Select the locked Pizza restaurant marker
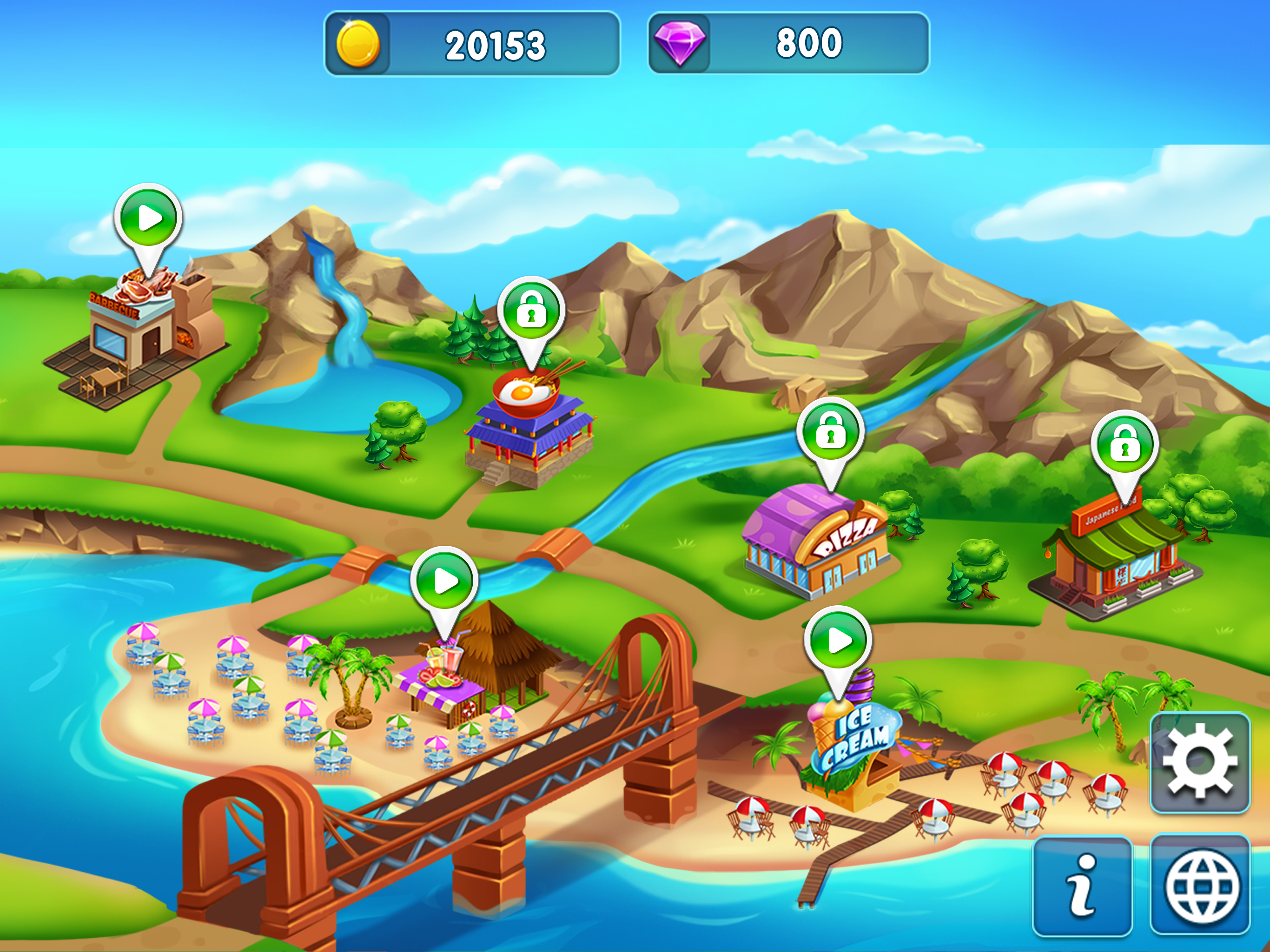The image size is (1270, 952). 830,432
